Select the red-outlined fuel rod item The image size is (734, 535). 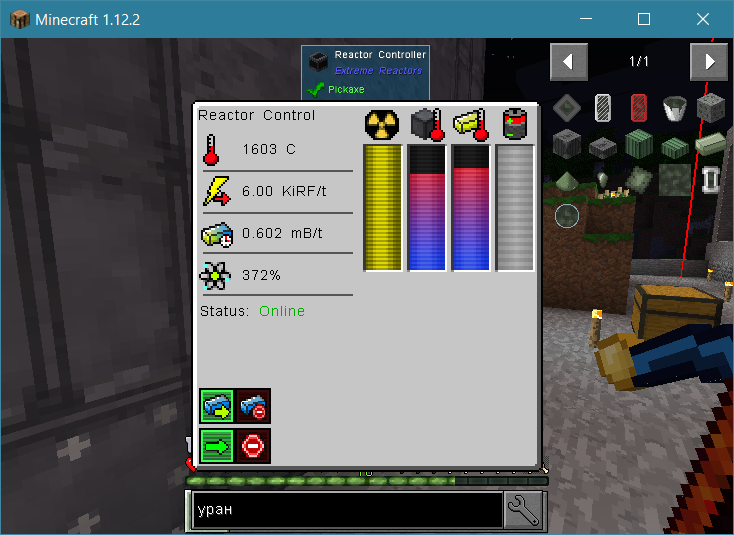click(x=639, y=107)
